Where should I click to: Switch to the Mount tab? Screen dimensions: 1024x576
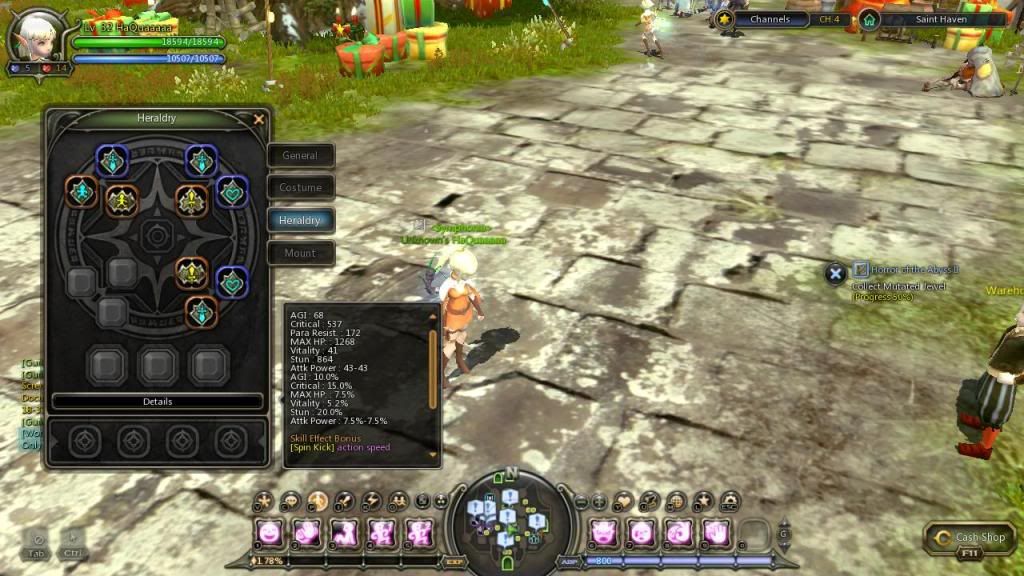click(x=300, y=253)
